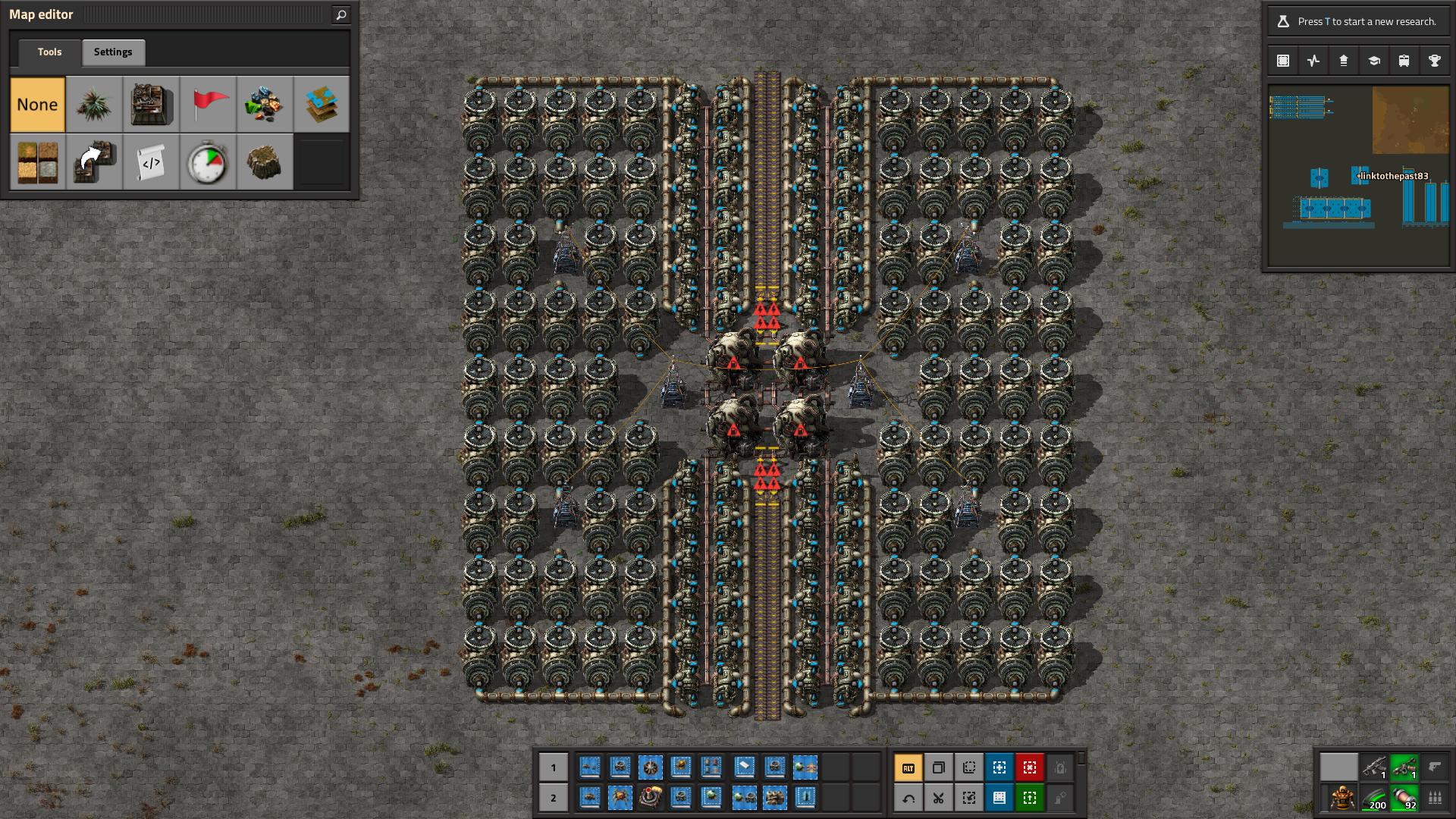Screen dimensions: 1456x819
Task: Open the scripts editor scroll icon
Action: [151, 162]
